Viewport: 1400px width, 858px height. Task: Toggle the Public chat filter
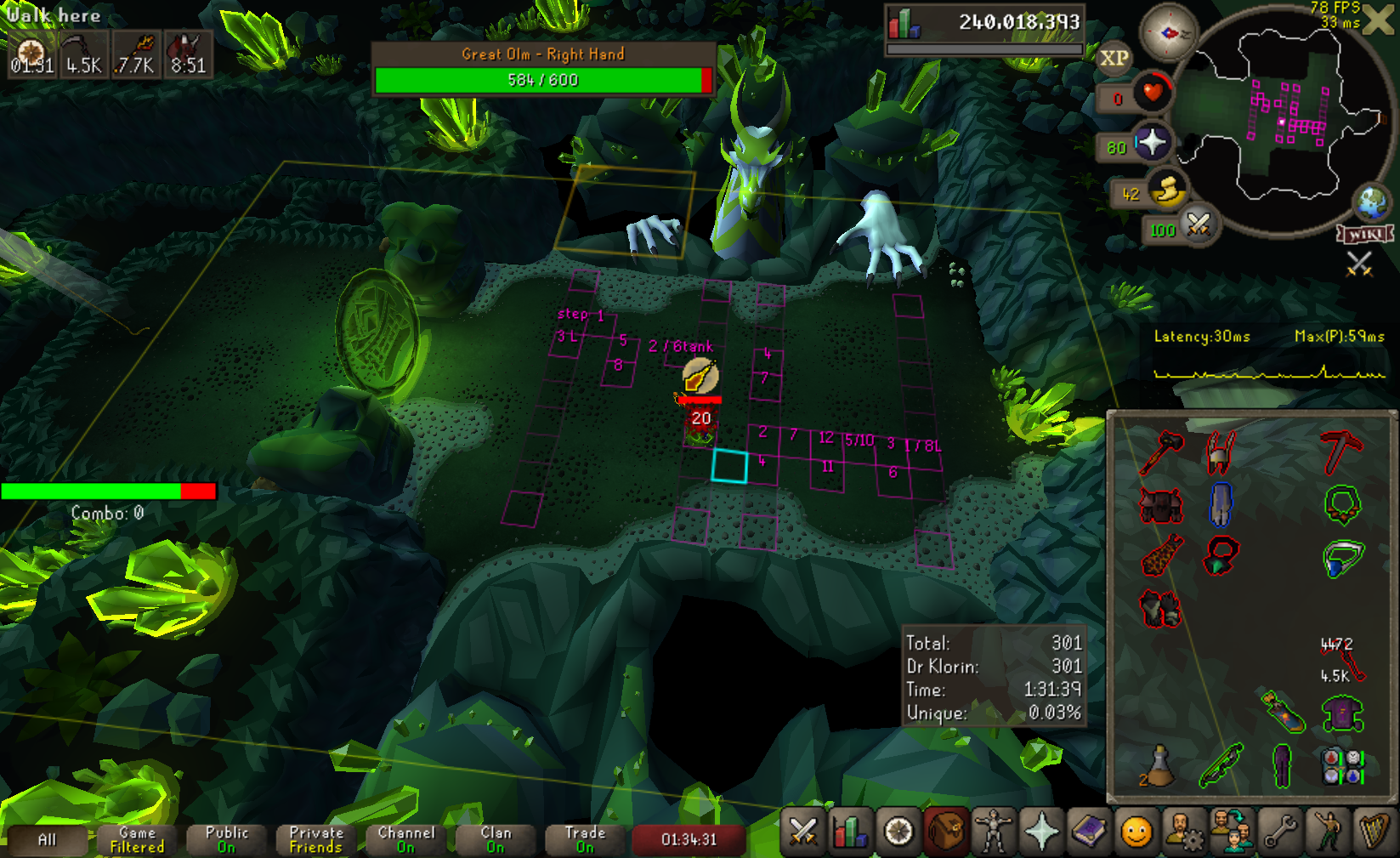tap(227, 839)
